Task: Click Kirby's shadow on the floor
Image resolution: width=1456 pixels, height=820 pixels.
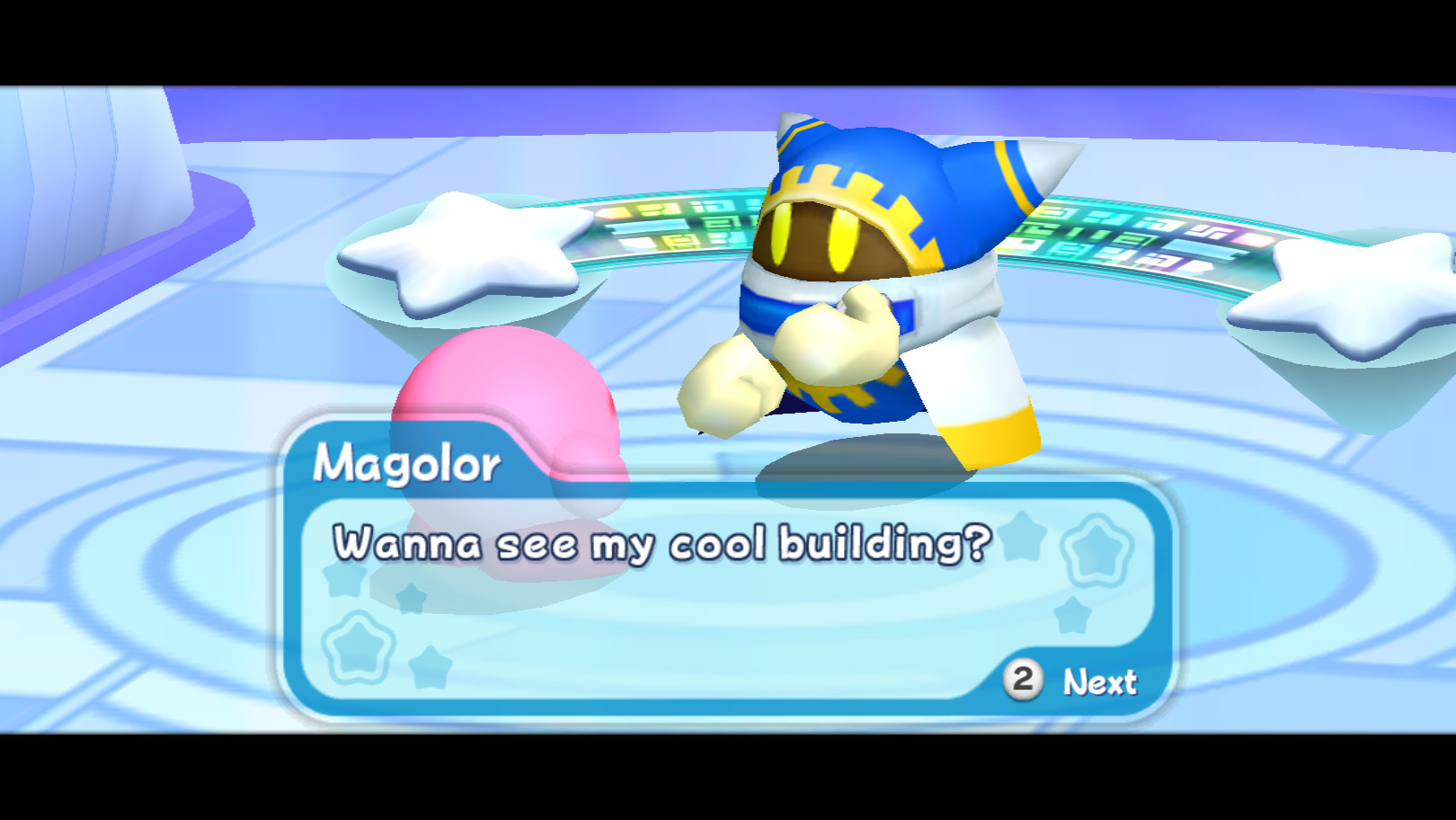Action: 557,575
